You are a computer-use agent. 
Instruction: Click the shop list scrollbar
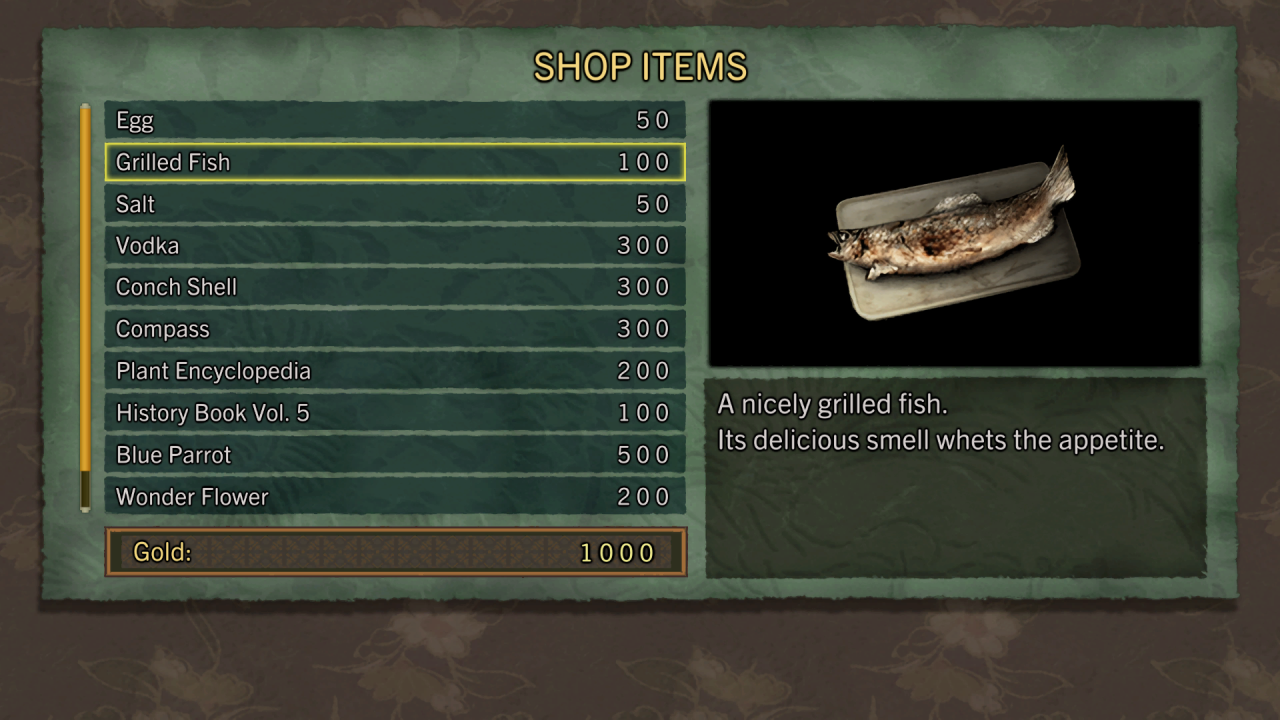[x=86, y=300]
